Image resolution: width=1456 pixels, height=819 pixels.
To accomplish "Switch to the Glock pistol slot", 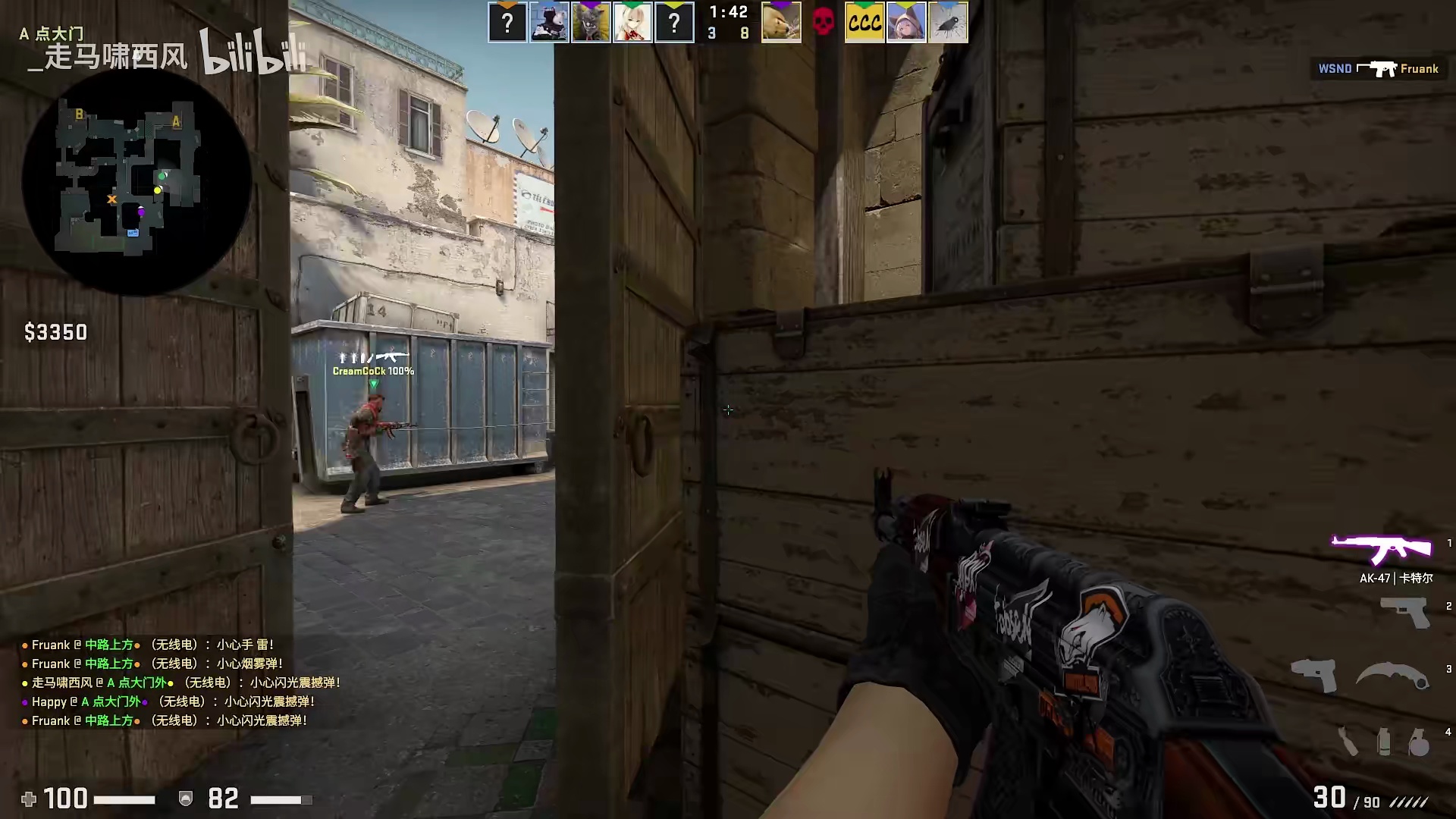I will point(1404,611).
